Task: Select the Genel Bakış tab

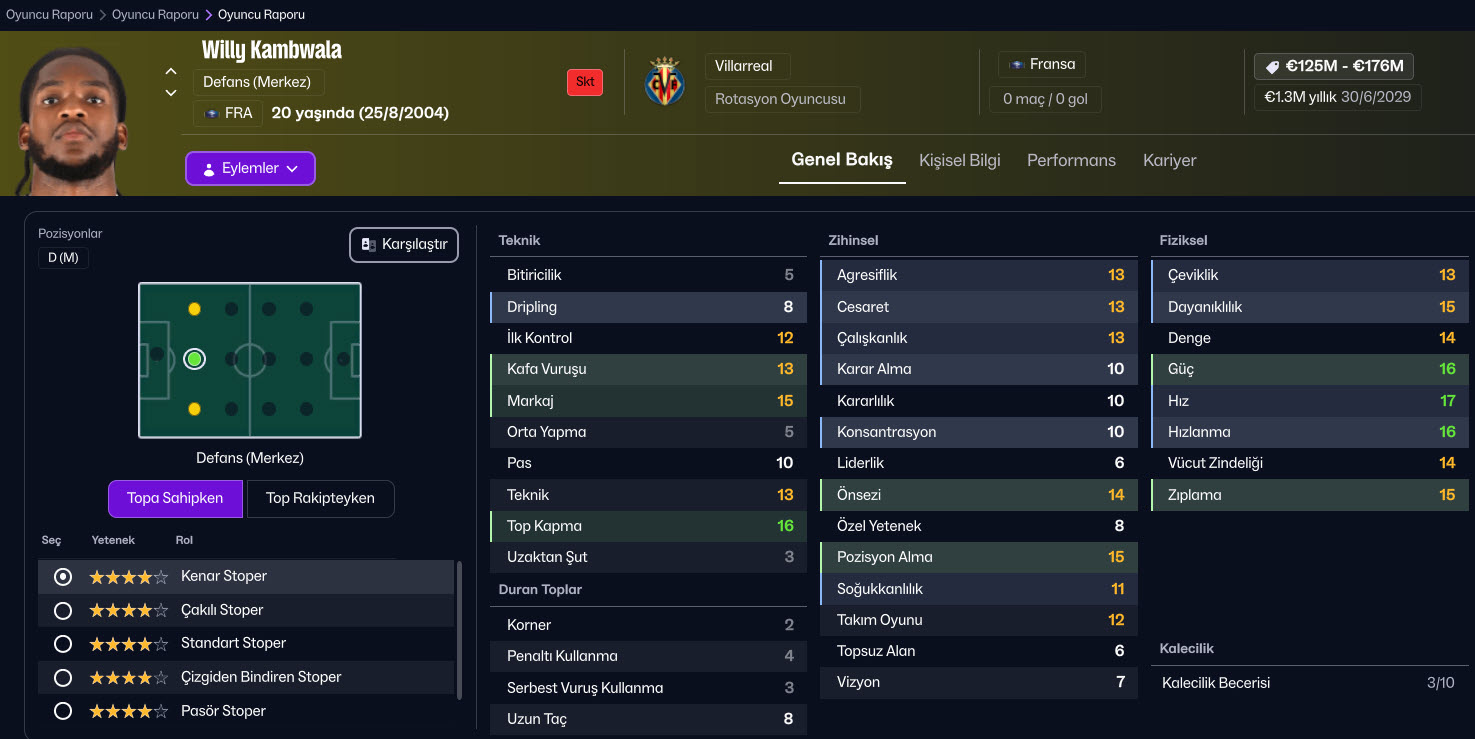Action: coord(841,160)
